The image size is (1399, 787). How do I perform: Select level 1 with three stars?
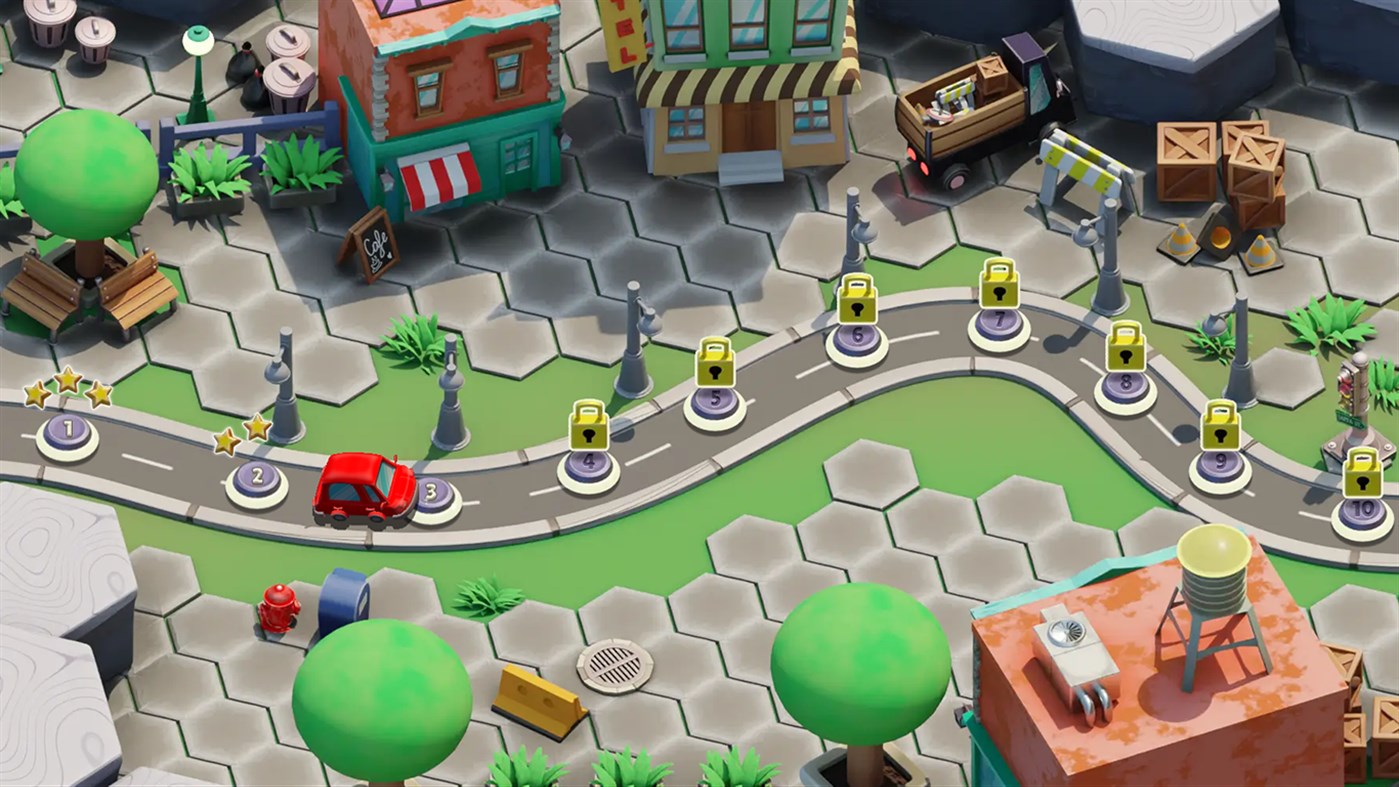tap(66, 427)
